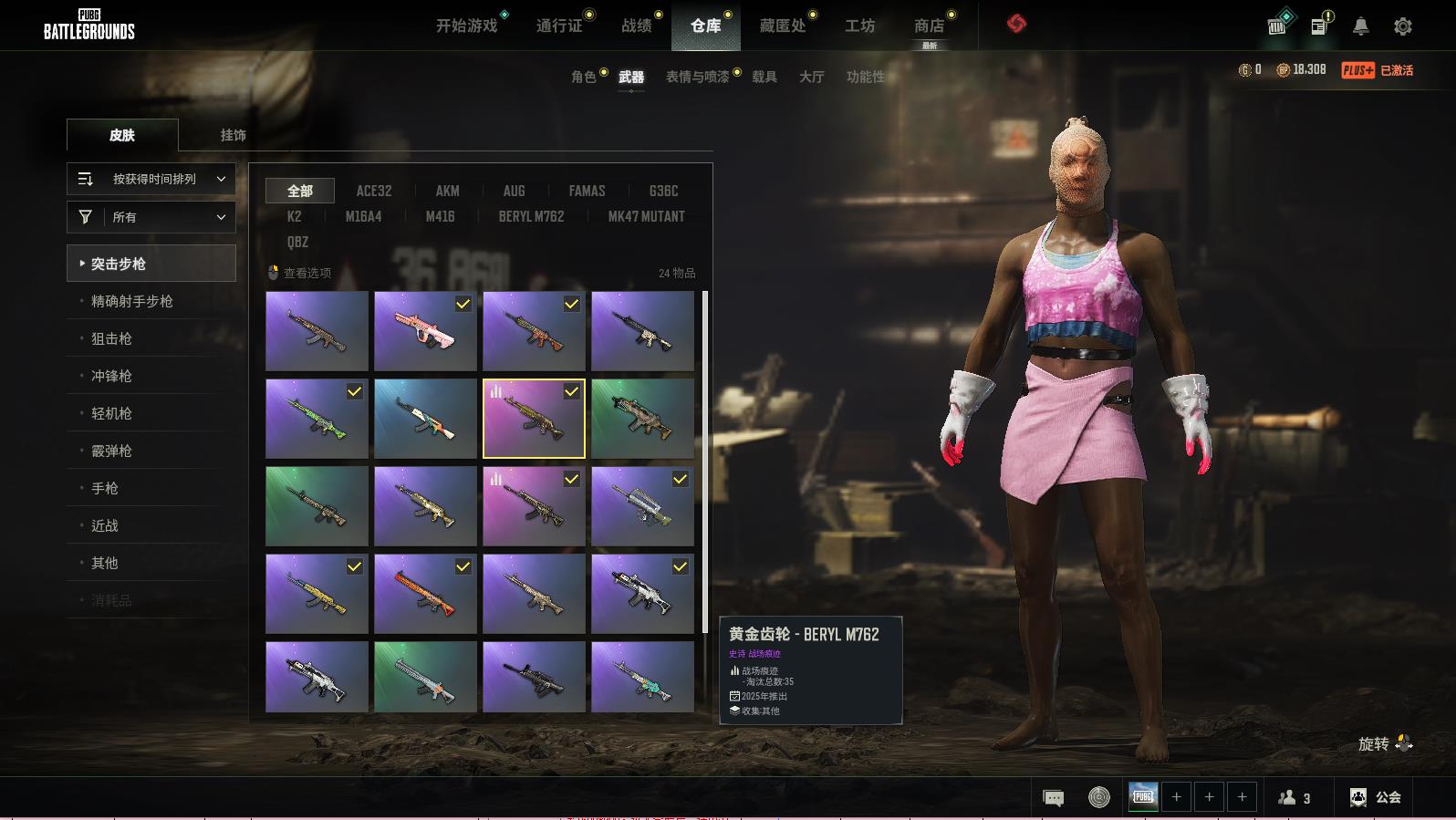This screenshot has width=1456, height=820.
Task: Switch to the 角色 (Character) category
Action: (584, 77)
